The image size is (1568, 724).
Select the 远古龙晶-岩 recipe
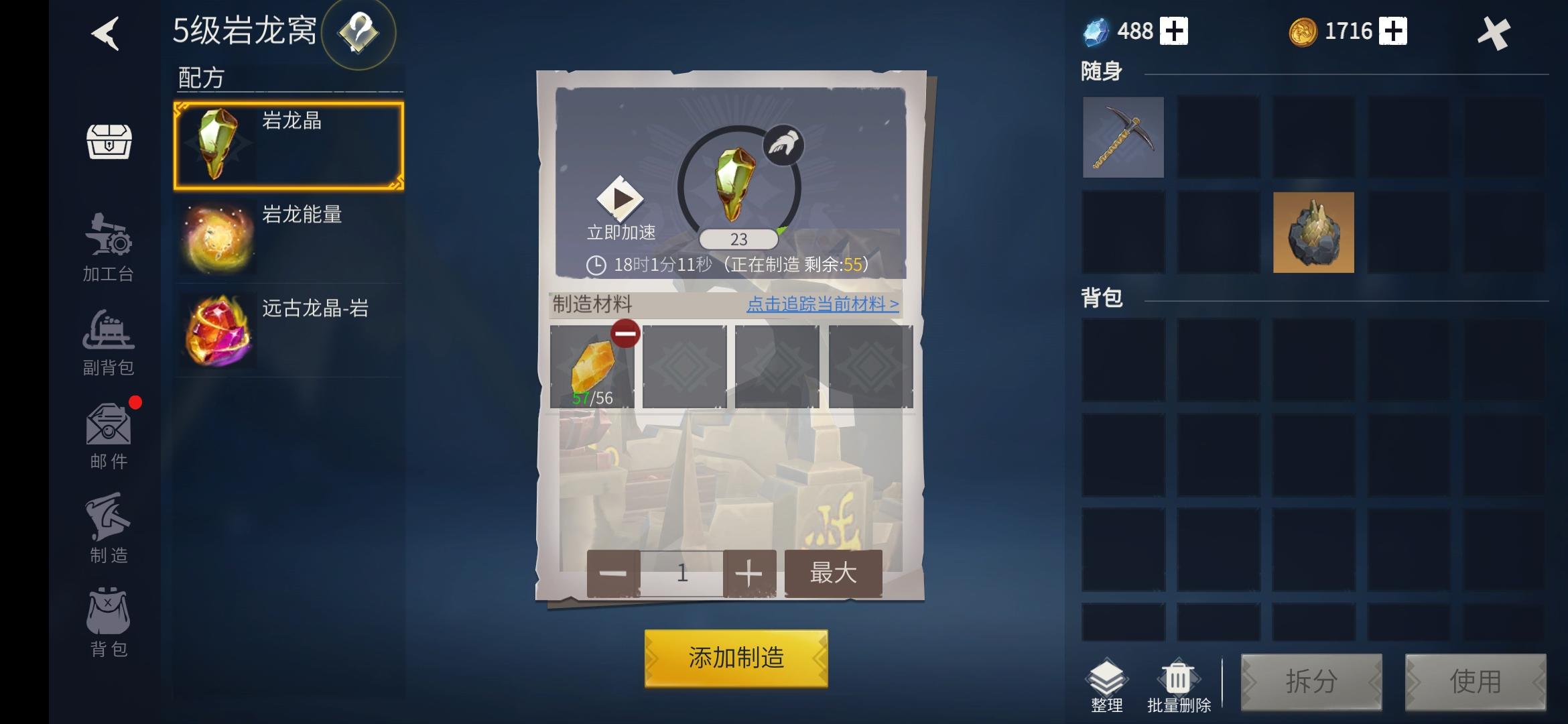(x=288, y=328)
